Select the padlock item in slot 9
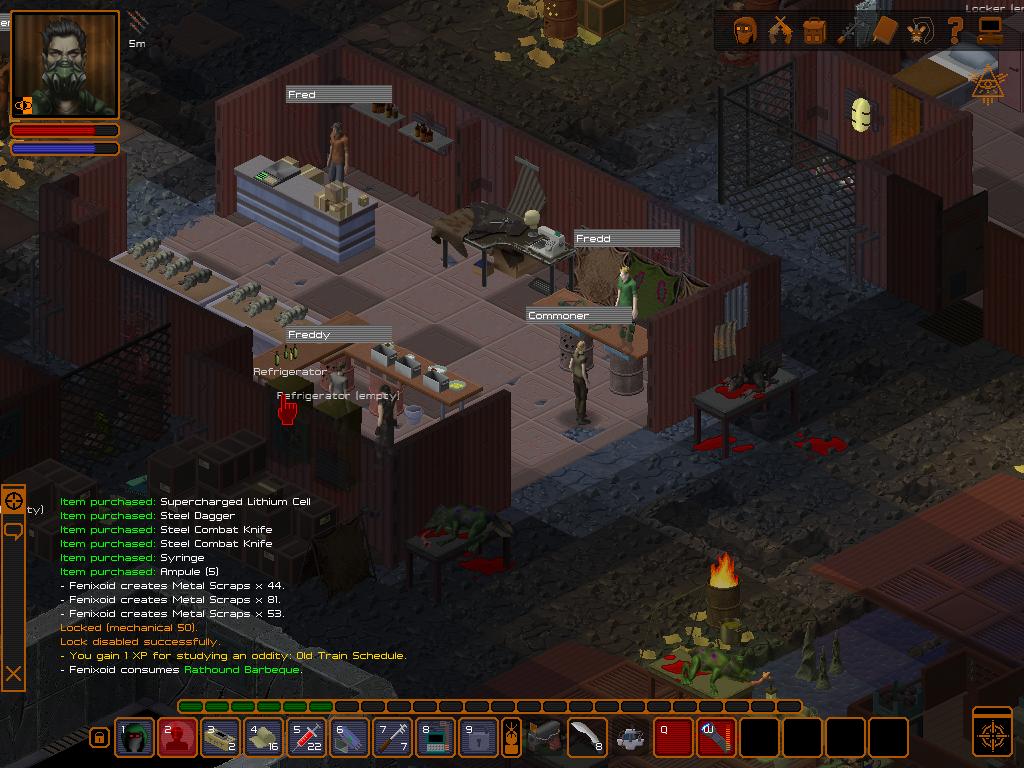 (478, 738)
